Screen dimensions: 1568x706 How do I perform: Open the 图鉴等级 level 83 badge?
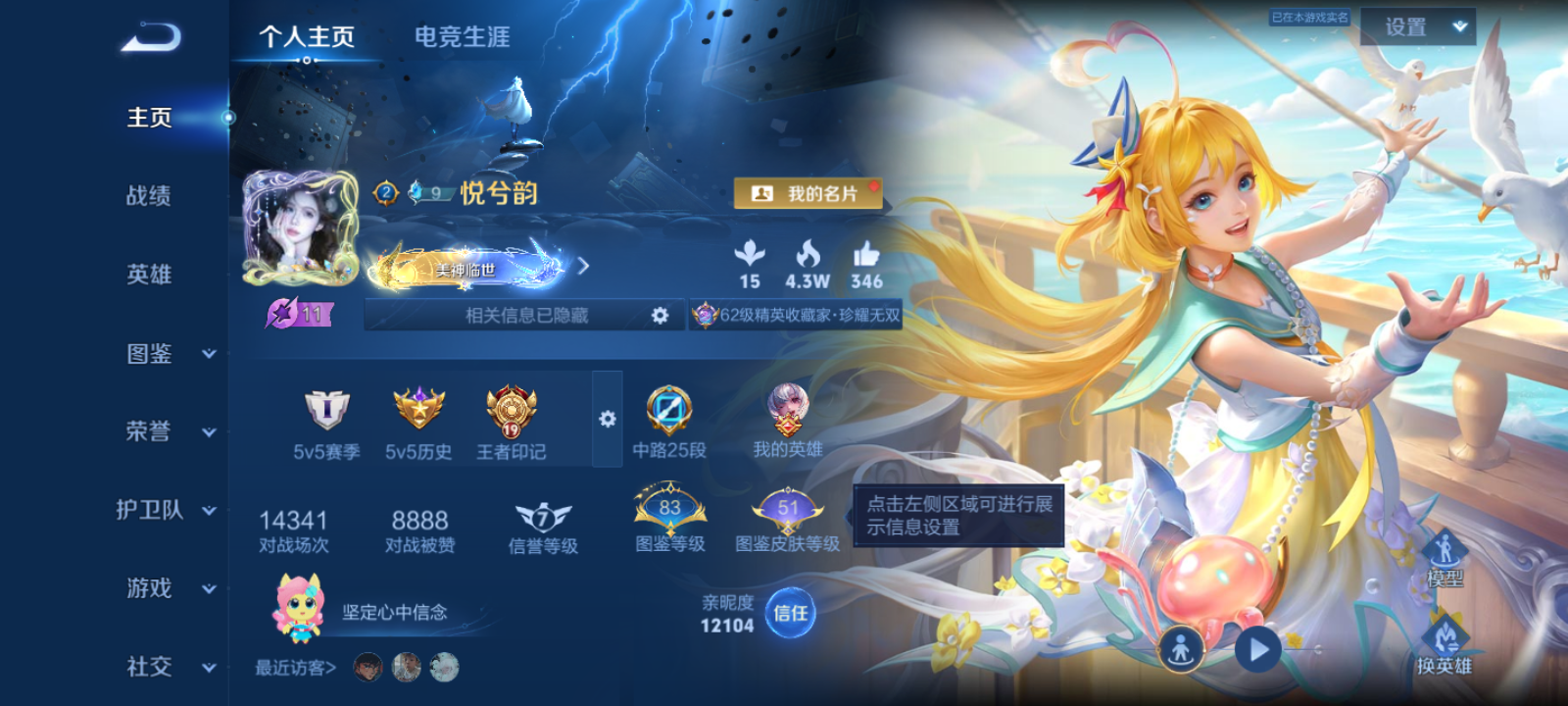(x=671, y=505)
